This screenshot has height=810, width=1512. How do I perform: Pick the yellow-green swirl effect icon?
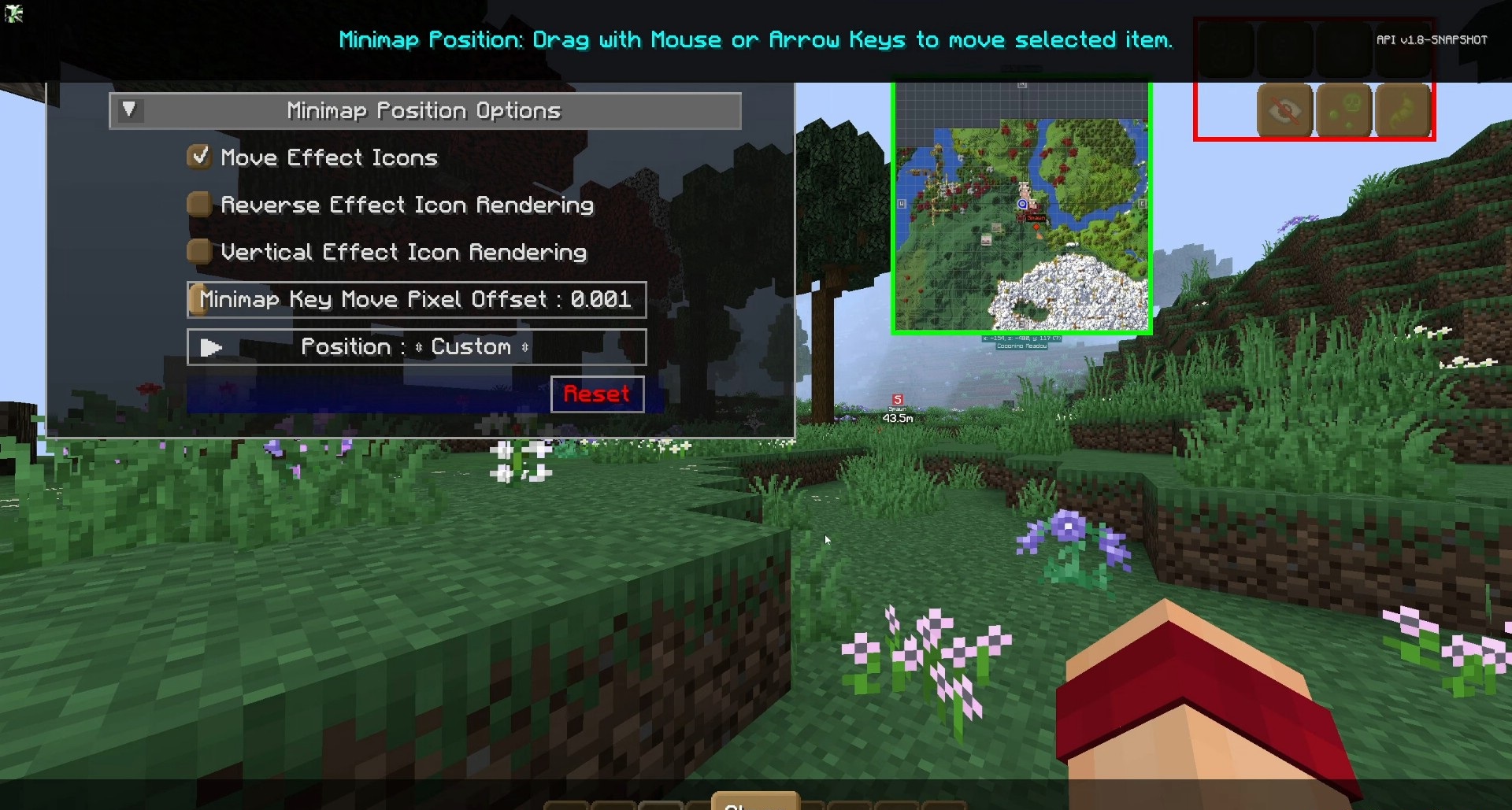pyautogui.click(x=1403, y=111)
